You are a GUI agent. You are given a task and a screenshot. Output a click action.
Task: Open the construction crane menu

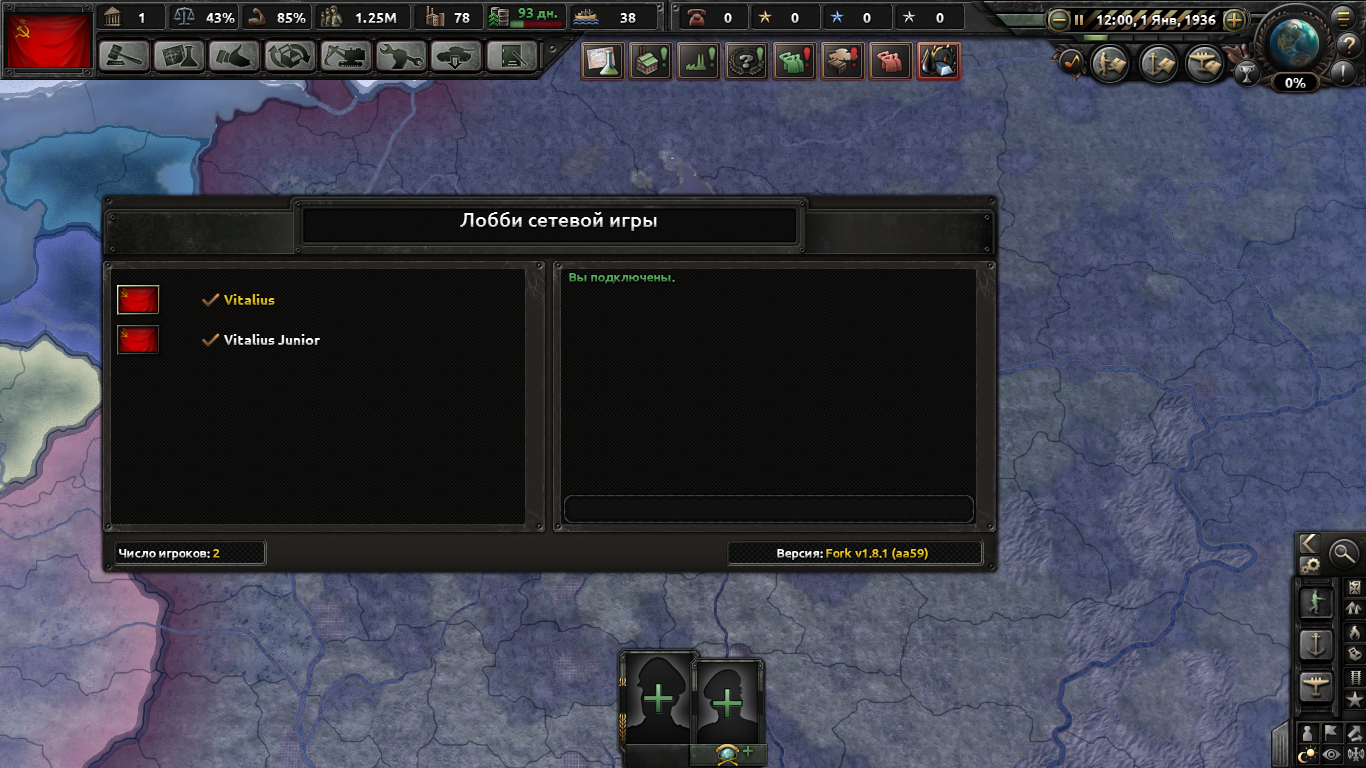346,56
